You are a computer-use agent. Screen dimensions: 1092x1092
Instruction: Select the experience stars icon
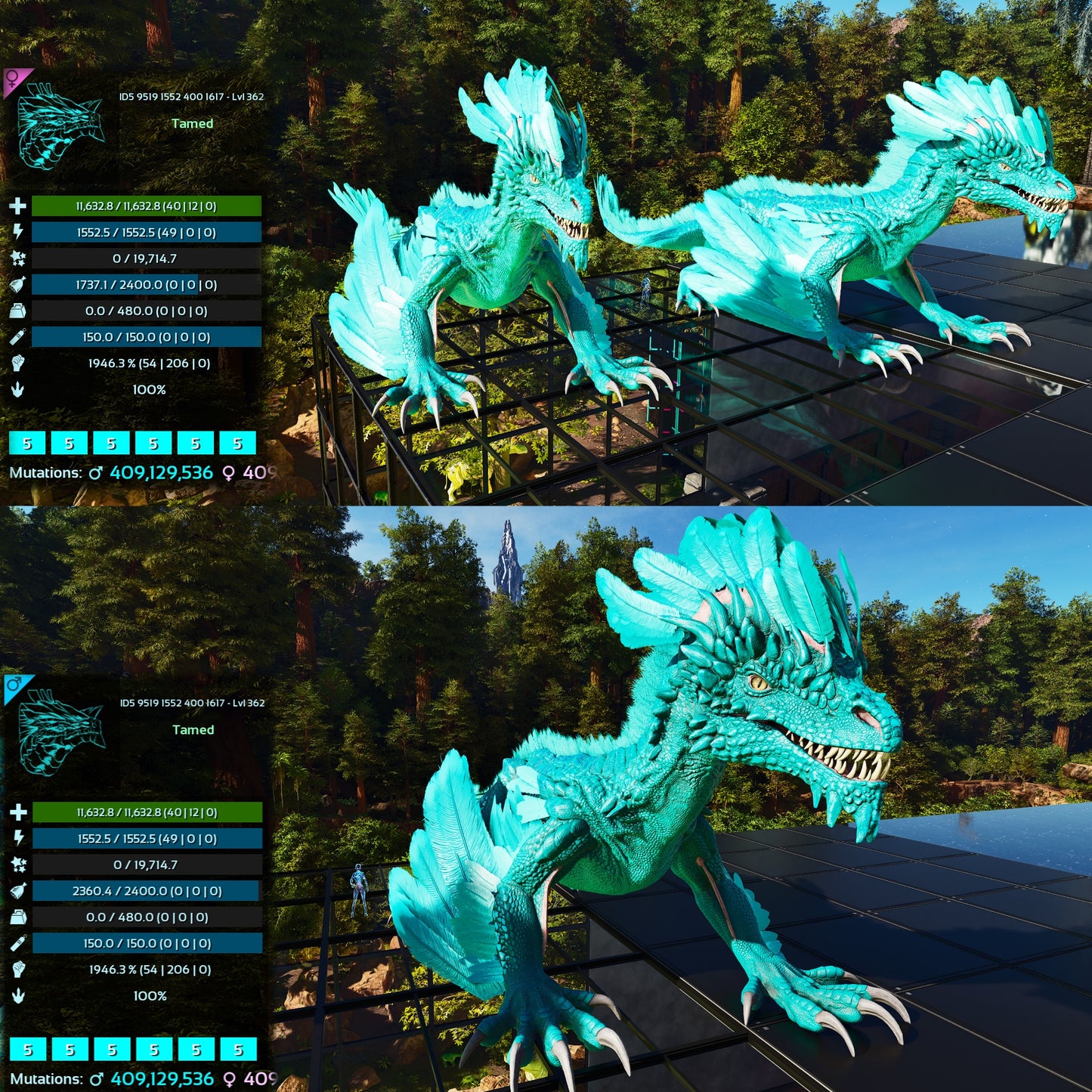click(17, 258)
